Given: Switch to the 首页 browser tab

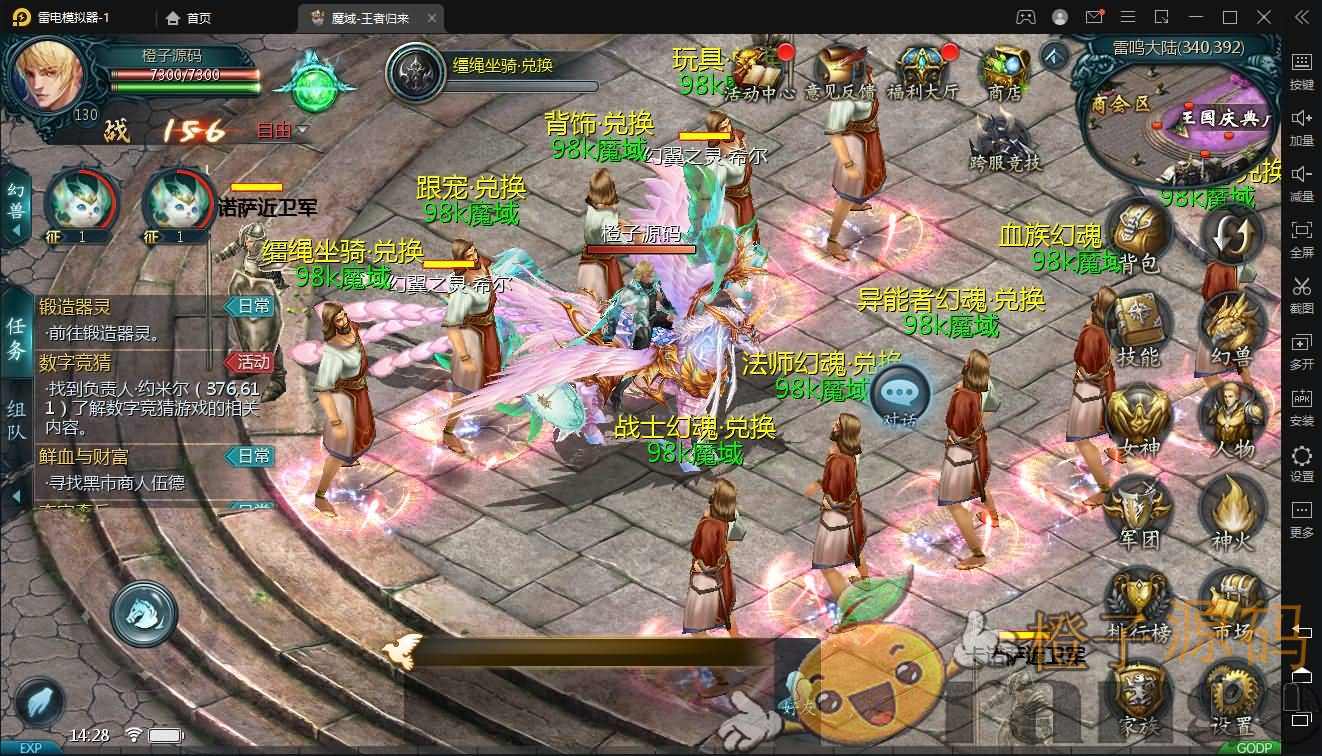Looking at the screenshot, I should (193, 17).
